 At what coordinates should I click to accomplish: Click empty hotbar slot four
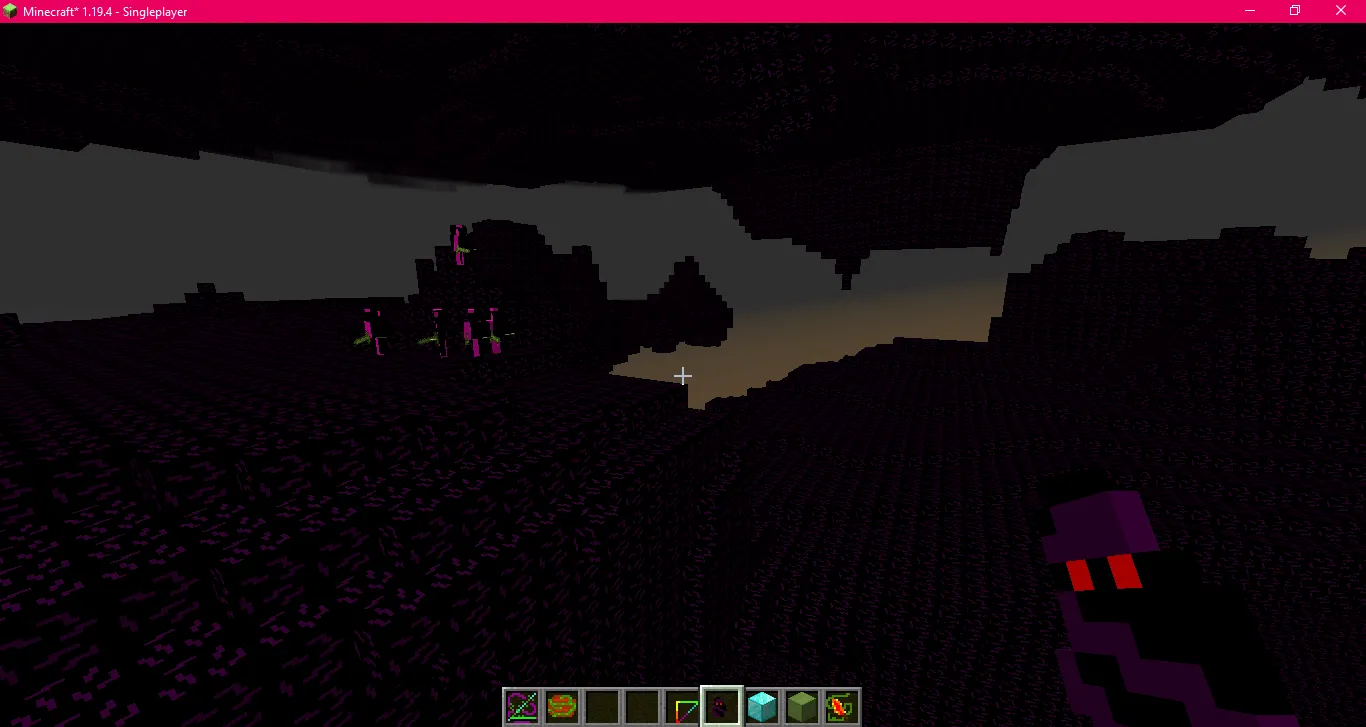pos(641,707)
